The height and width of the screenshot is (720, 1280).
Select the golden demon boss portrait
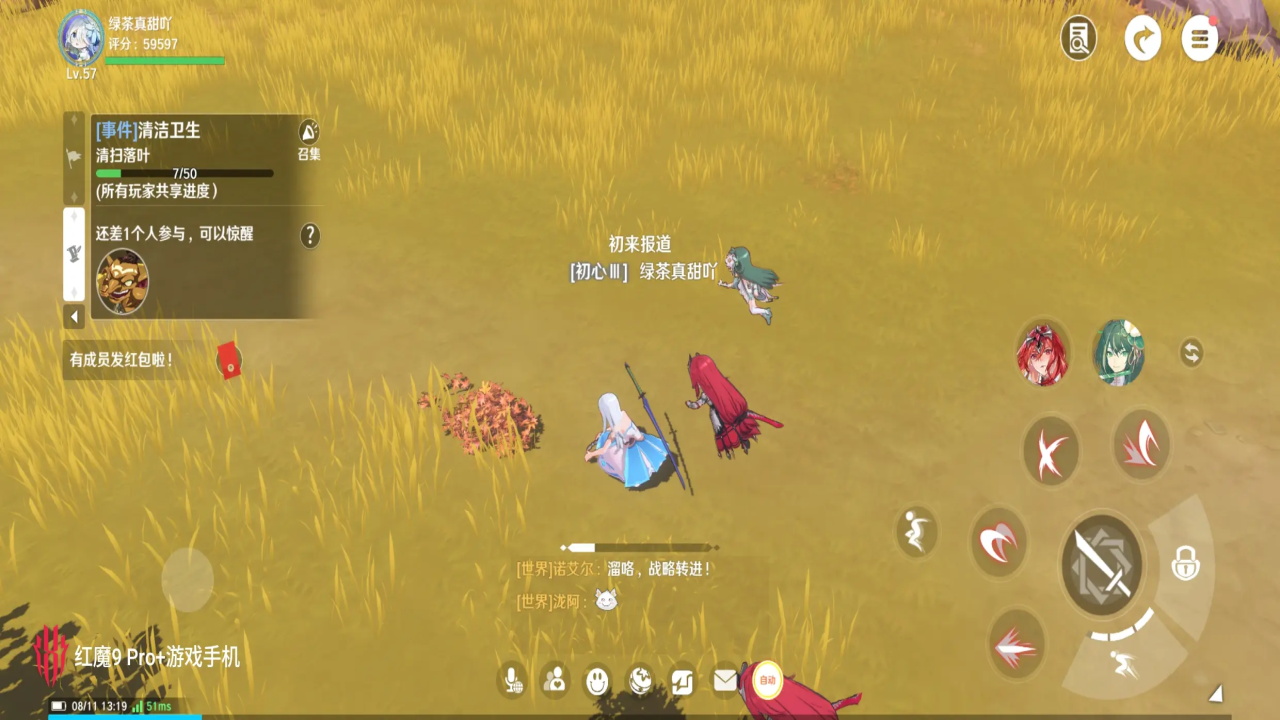[122, 281]
